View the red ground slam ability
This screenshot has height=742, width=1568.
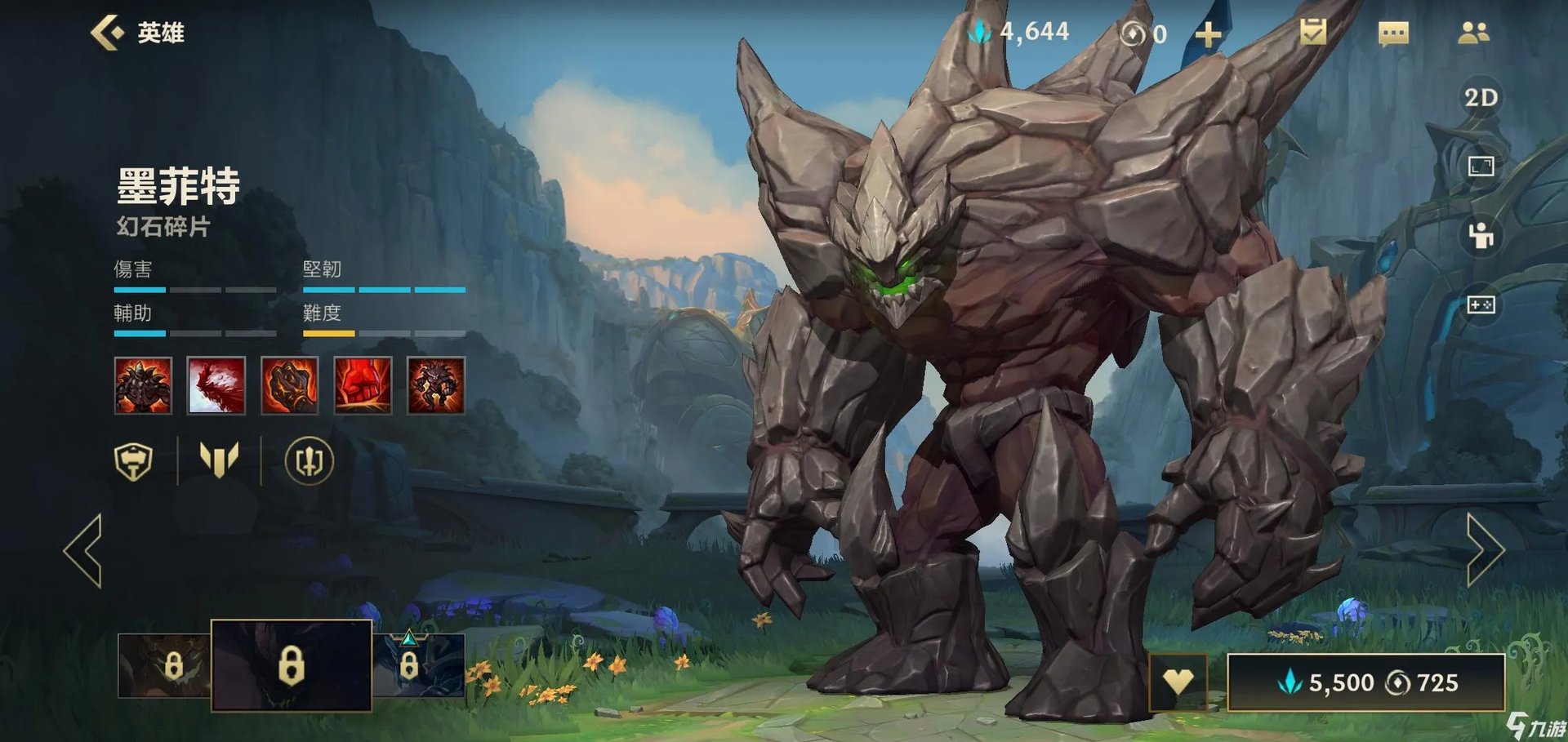coord(363,385)
